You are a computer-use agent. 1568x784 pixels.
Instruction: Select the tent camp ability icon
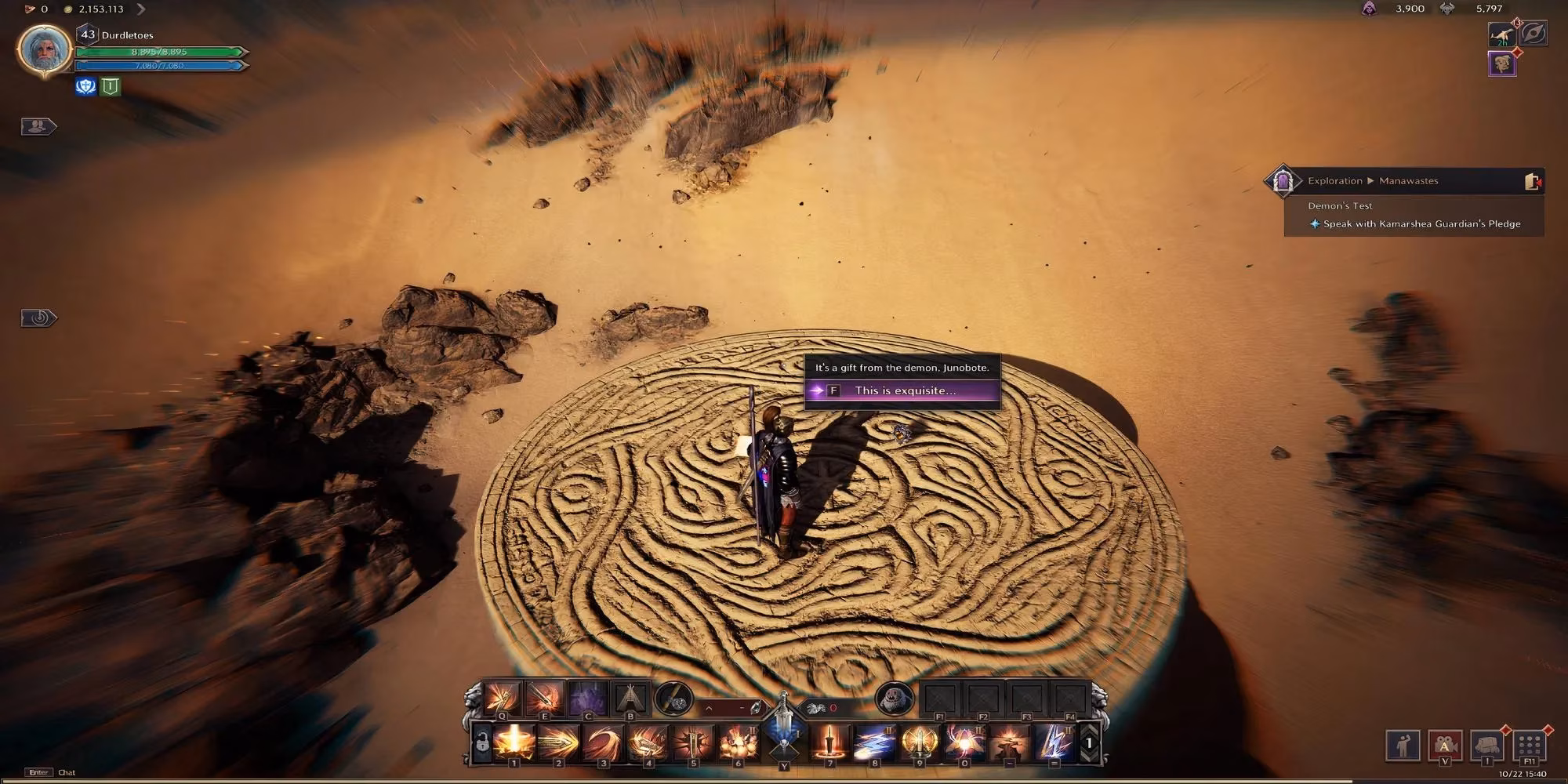[630, 697]
